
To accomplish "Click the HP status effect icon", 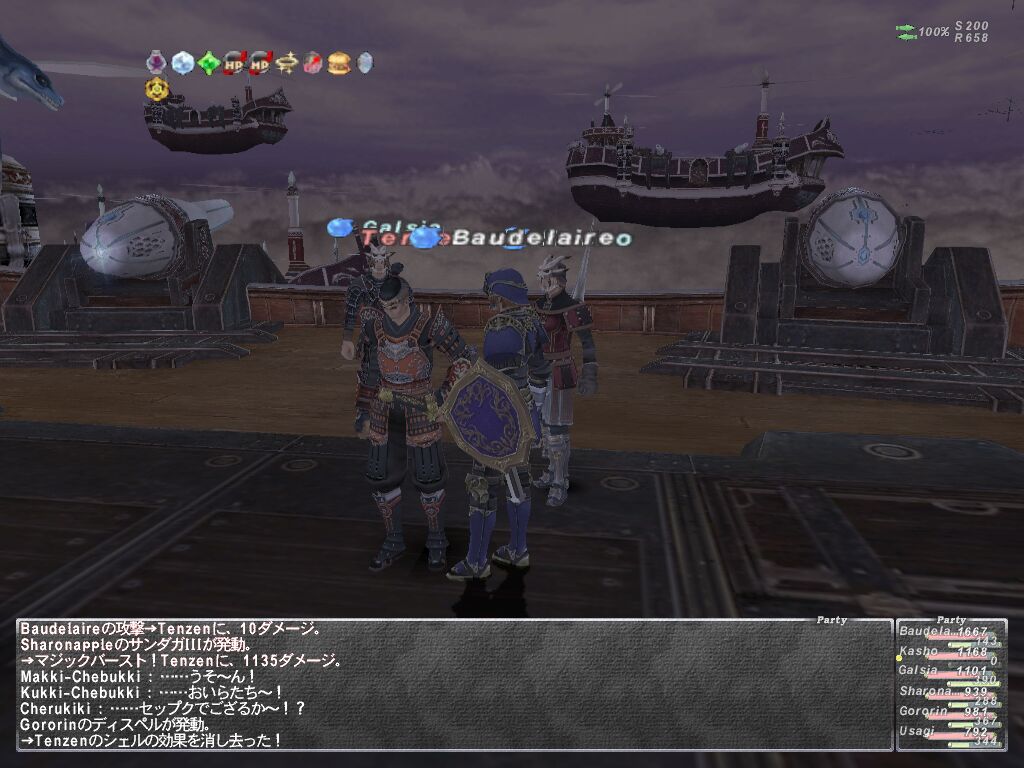I will (x=234, y=63).
